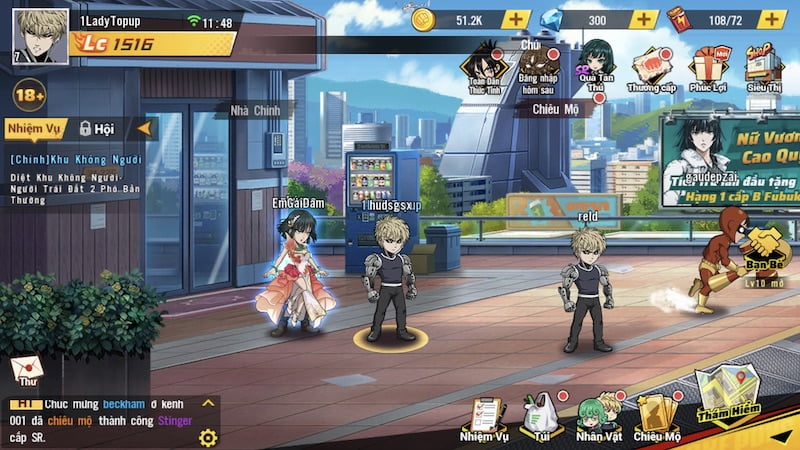This screenshot has height=450, width=800.
Task: Switch to the locked Hội tab
Action: [97, 128]
